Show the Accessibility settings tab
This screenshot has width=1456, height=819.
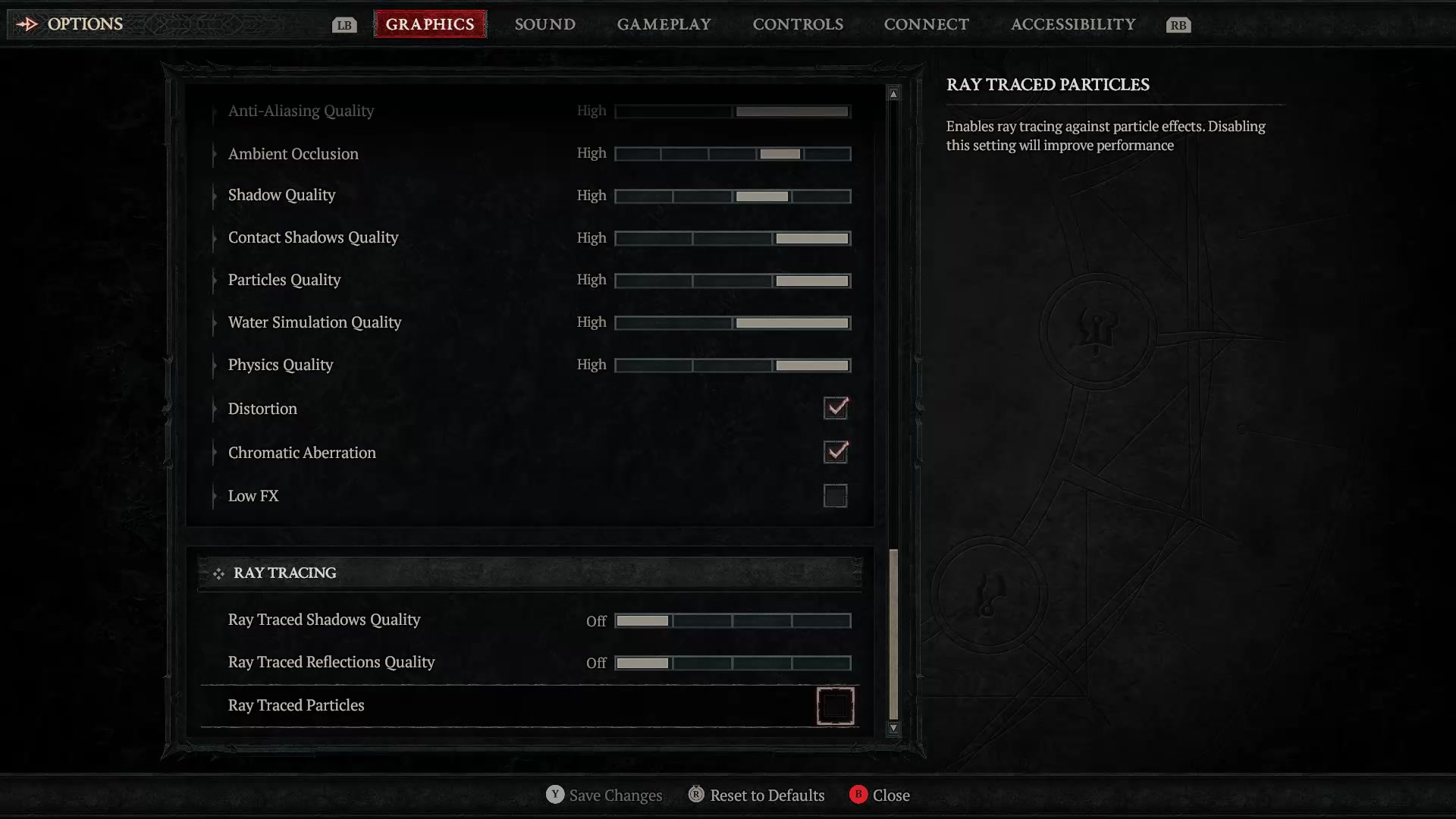click(1072, 24)
